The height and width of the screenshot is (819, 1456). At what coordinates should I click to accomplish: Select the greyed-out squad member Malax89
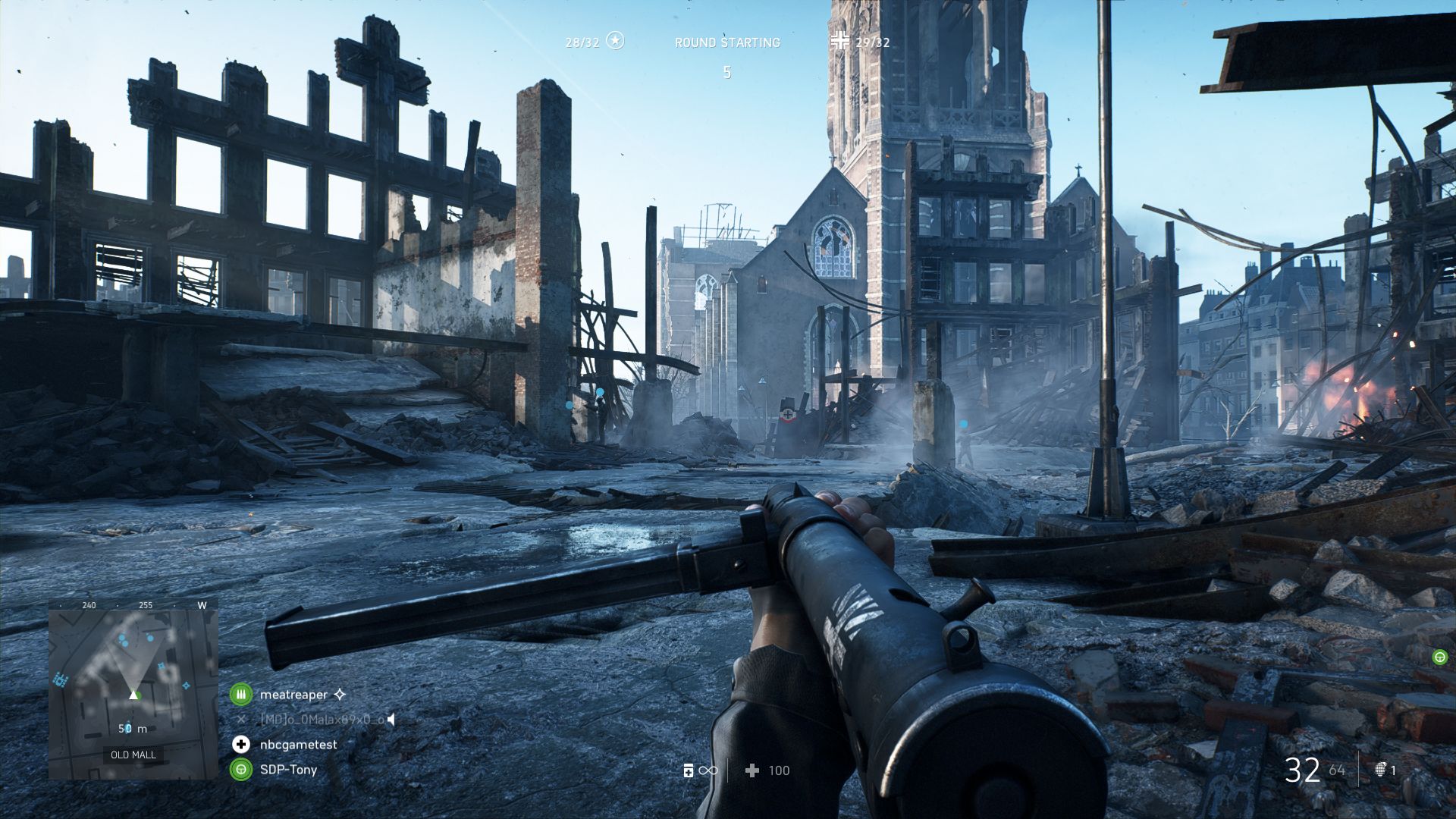pyautogui.click(x=322, y=720)
